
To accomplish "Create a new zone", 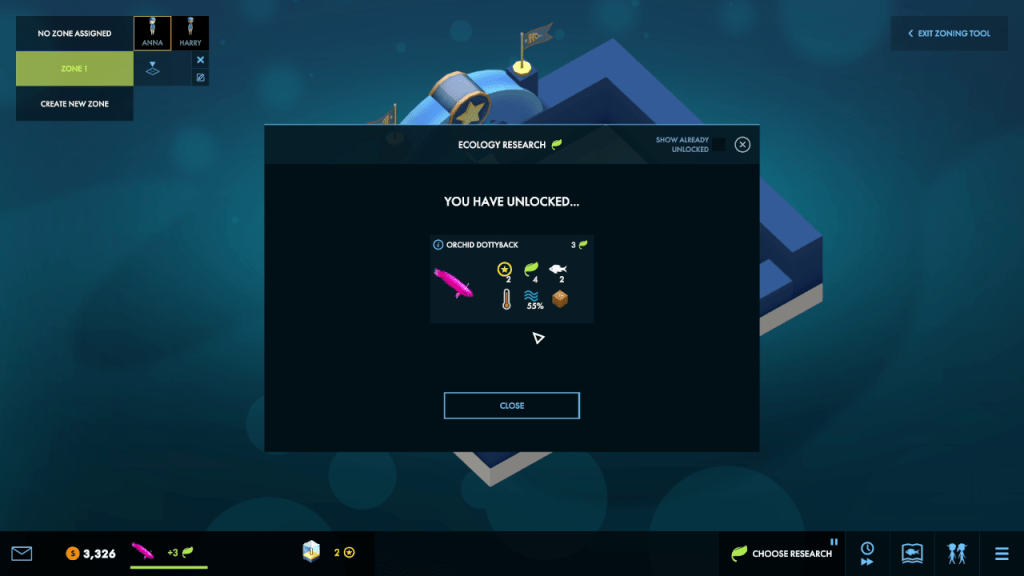I will coord(74,104).
